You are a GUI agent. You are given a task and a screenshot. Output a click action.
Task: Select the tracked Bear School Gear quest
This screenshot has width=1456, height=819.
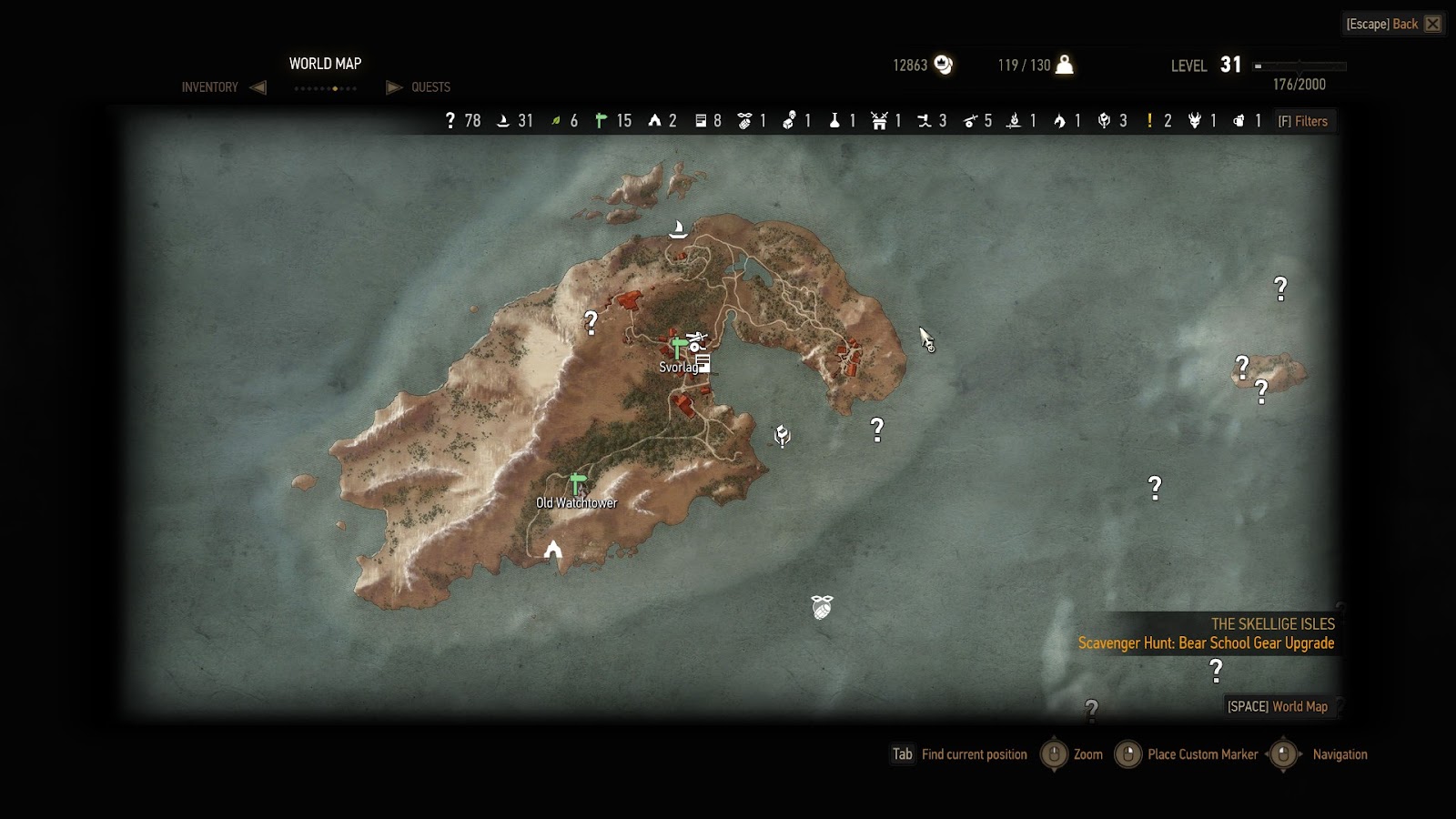[x=1206, y=643]
